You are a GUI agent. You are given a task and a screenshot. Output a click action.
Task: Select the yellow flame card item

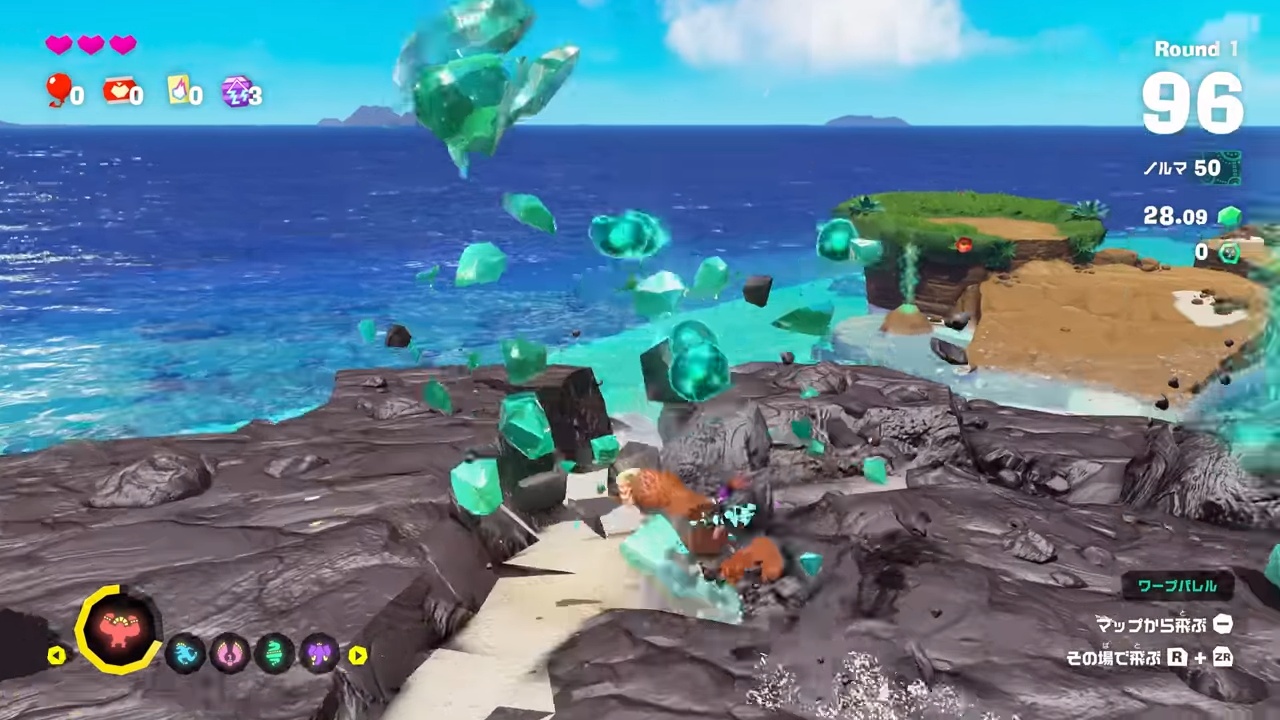(179, 91)
